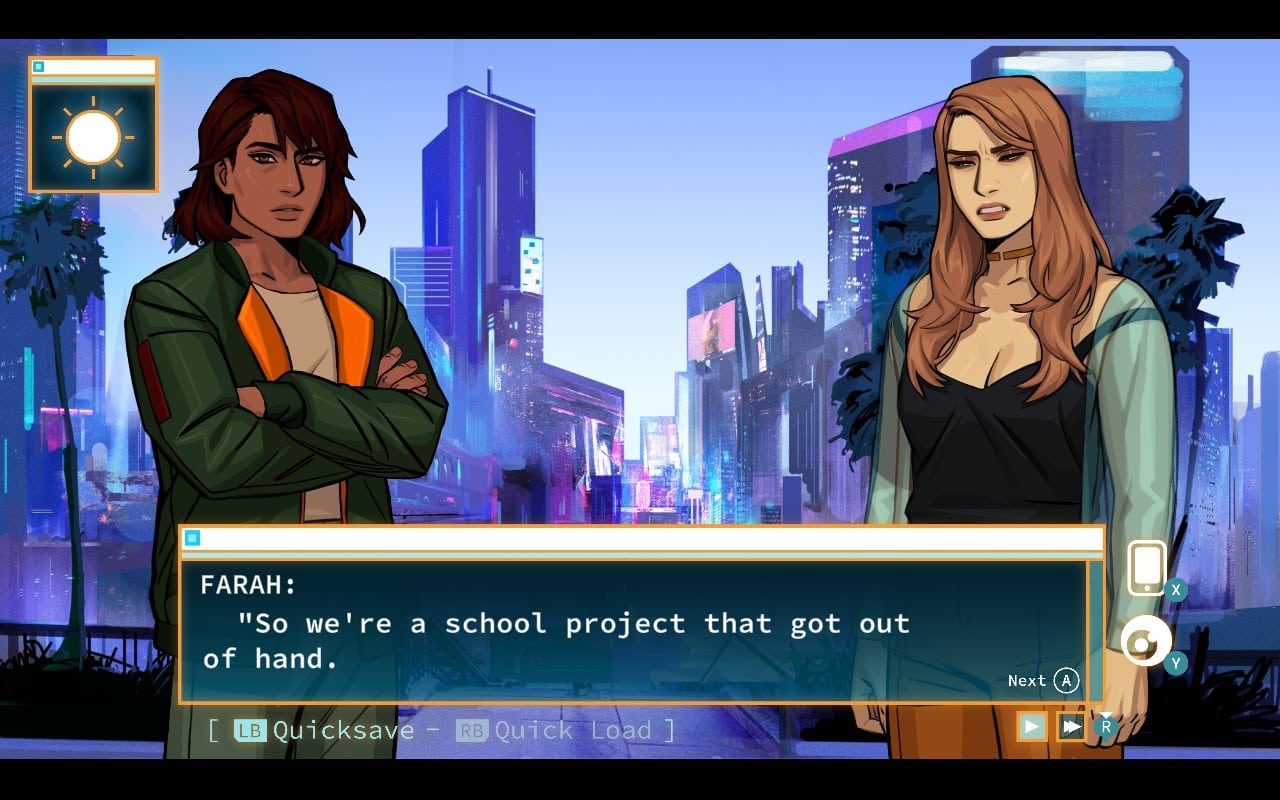The height and width of the screenshot is (800, 1280).
Task: Click the eye-shaped view icon
Action: tap(1145, 641)
